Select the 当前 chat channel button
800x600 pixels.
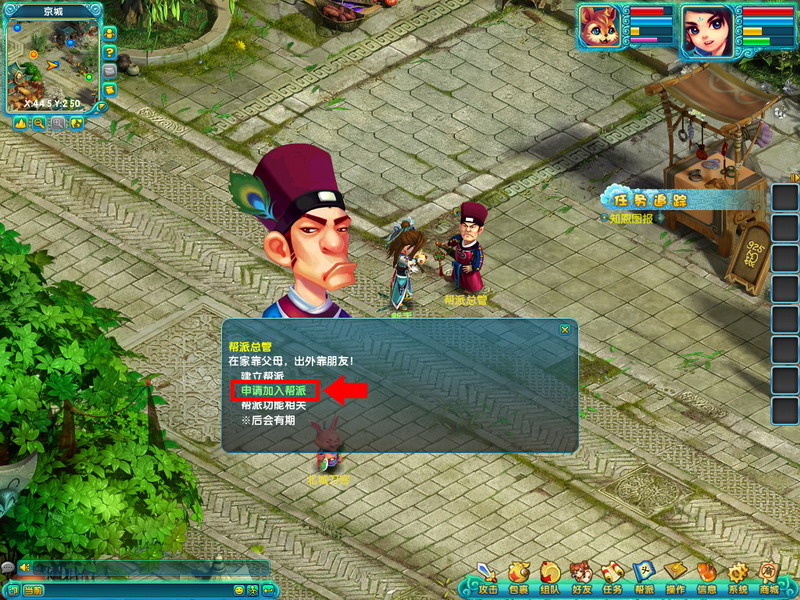point(32,590)
